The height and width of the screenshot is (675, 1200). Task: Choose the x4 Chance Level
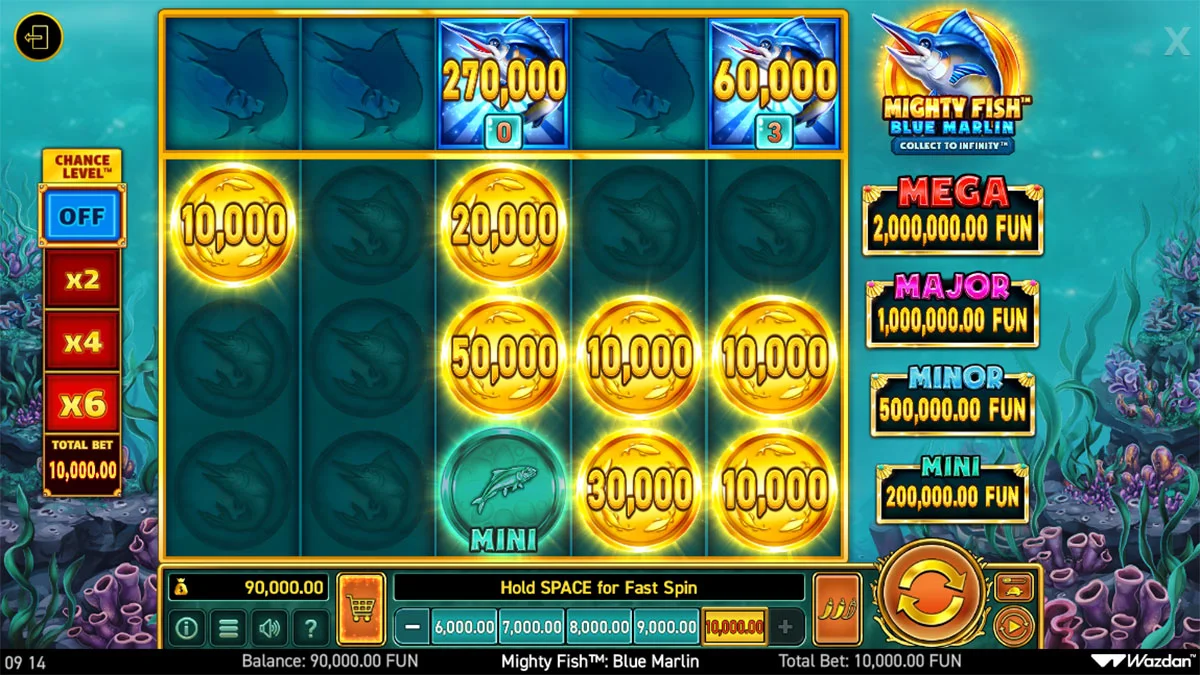[82, 342]
